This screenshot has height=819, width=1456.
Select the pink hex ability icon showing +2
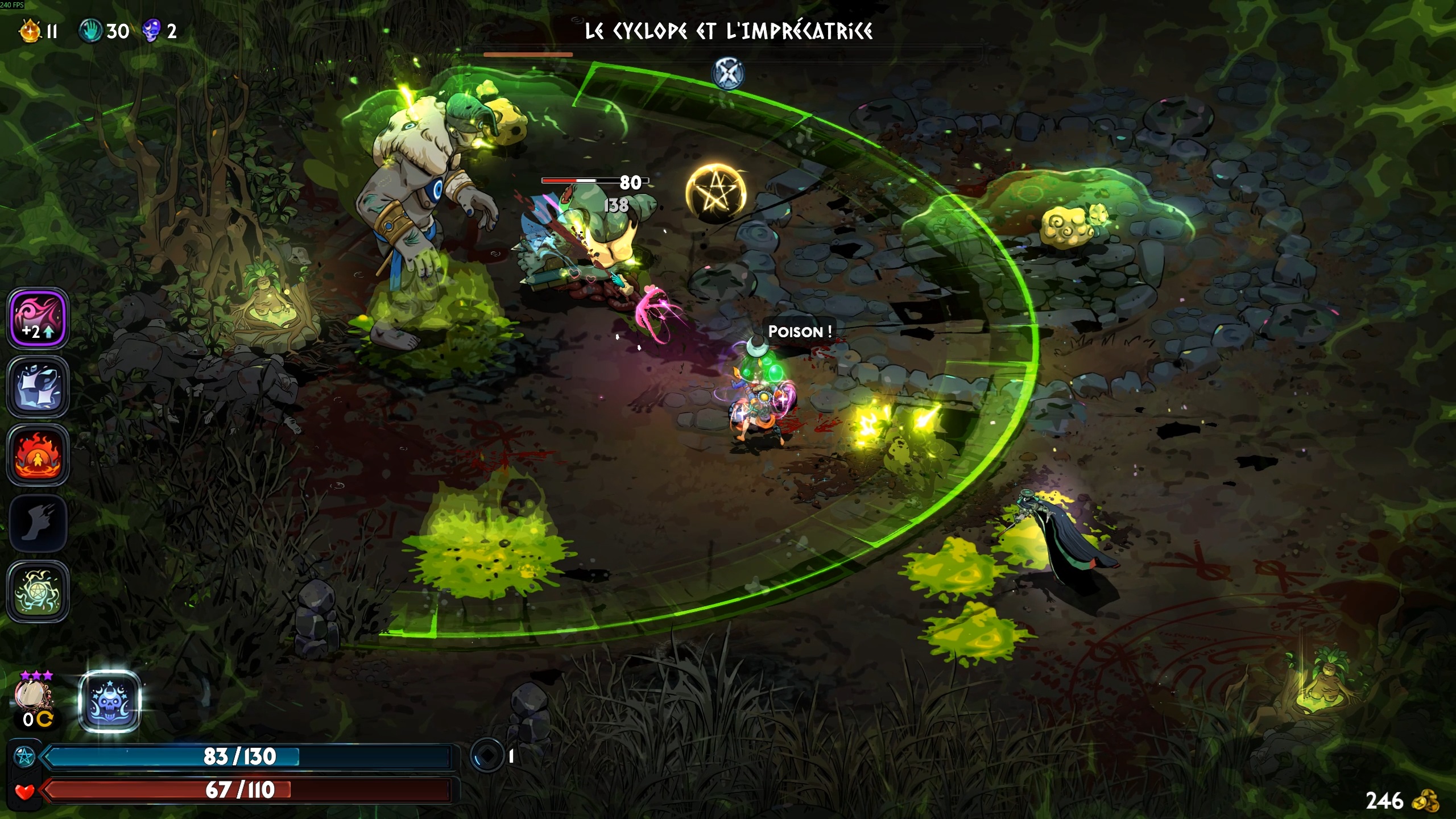tap(37, 318)
